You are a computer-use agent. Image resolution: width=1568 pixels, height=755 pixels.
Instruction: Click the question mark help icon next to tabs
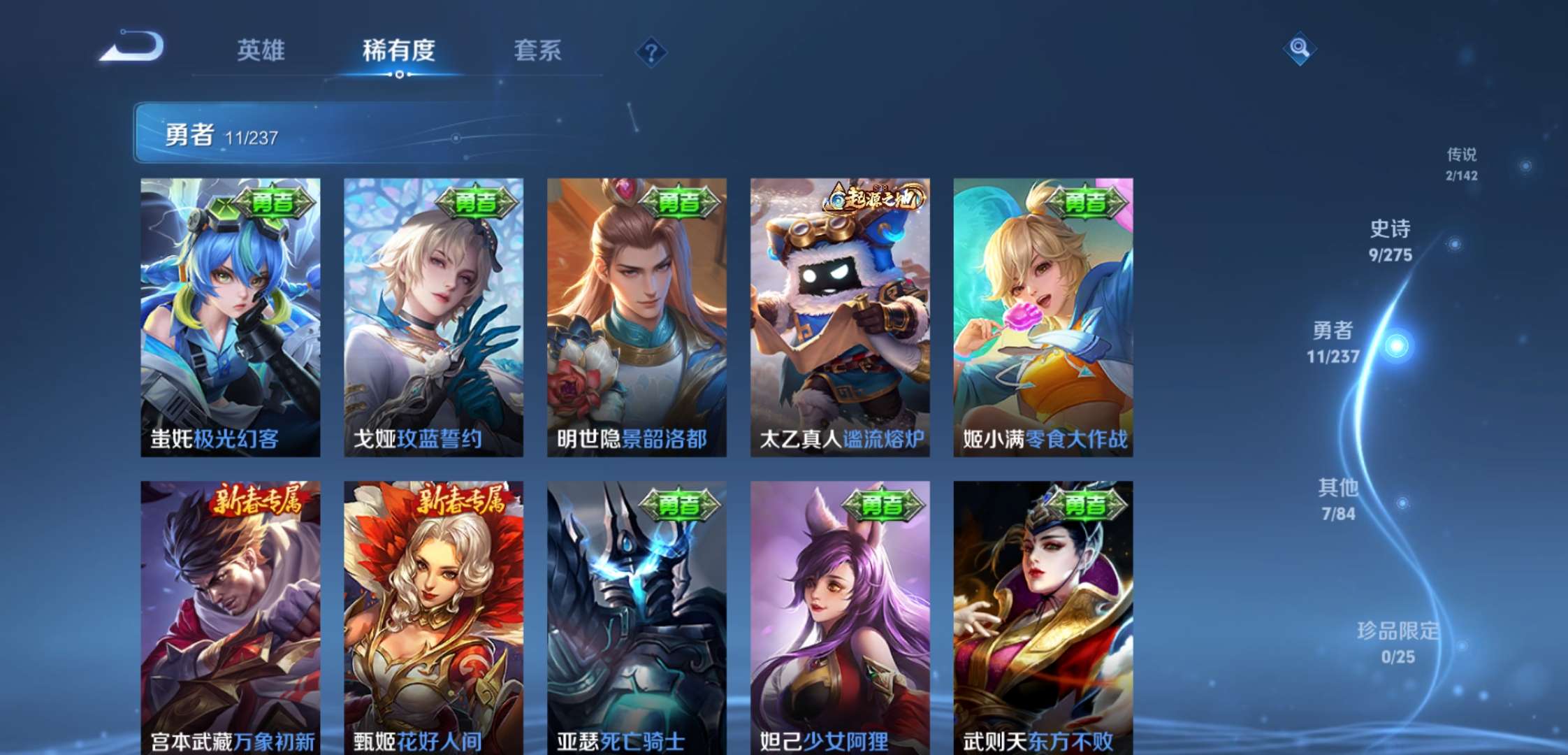[x=651, y=51]
